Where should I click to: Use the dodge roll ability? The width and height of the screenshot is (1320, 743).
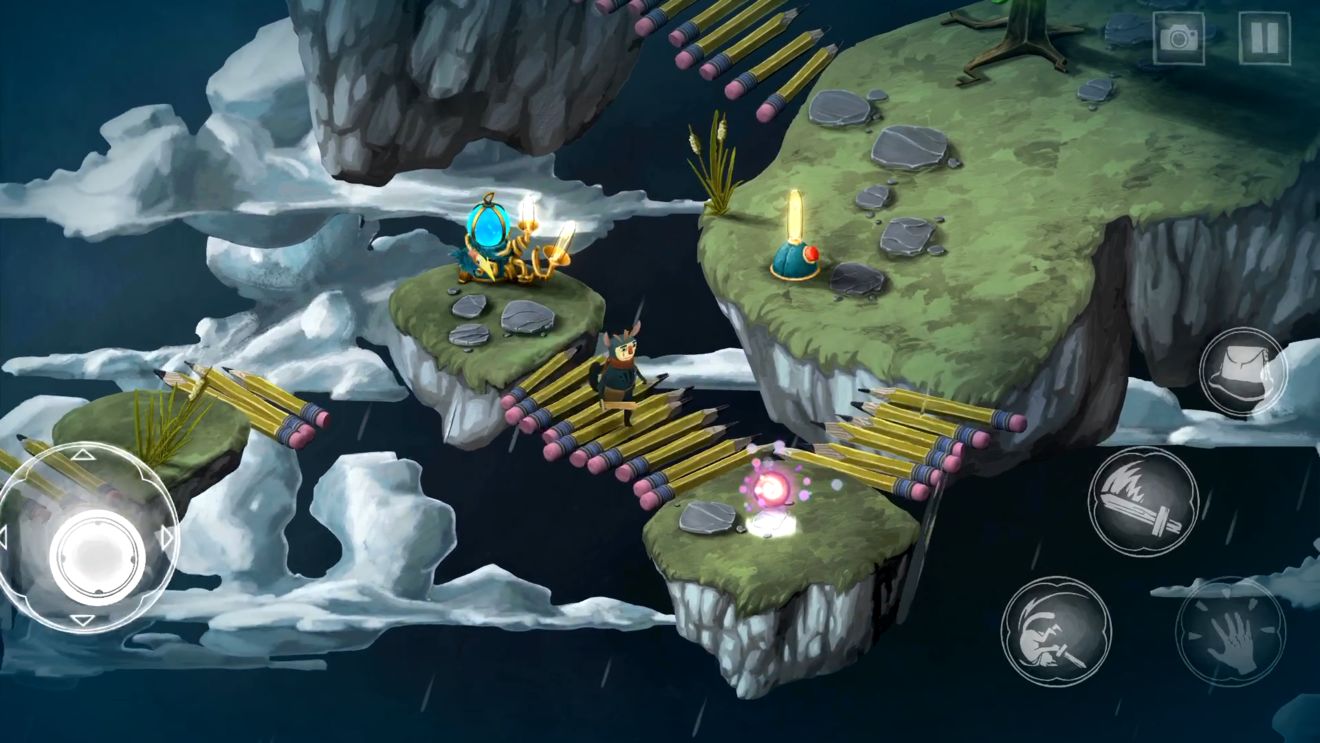1056,631
